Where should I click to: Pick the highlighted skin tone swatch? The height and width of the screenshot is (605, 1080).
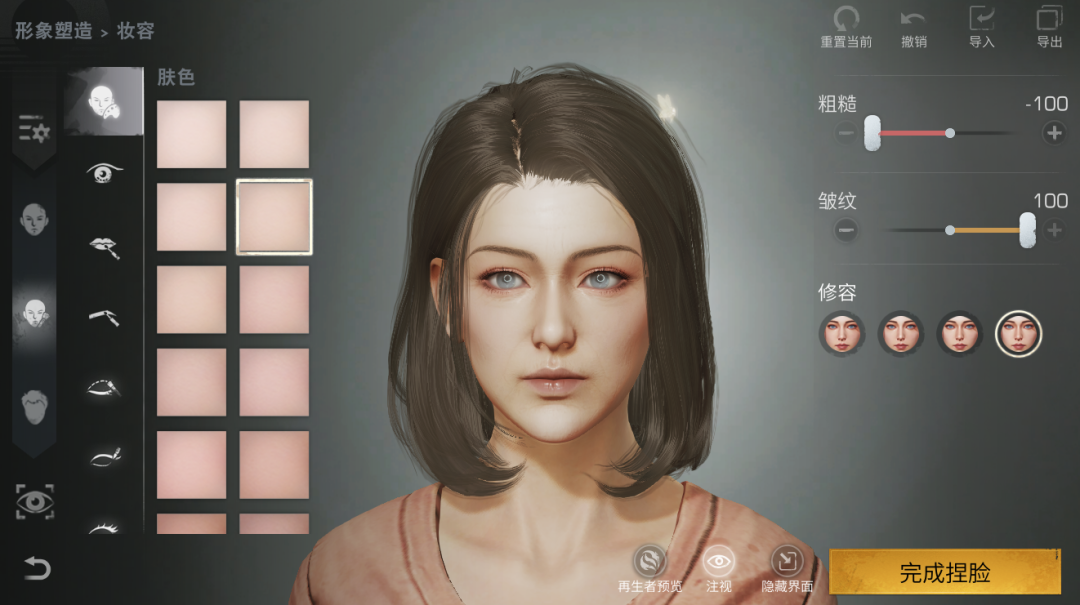274,217
